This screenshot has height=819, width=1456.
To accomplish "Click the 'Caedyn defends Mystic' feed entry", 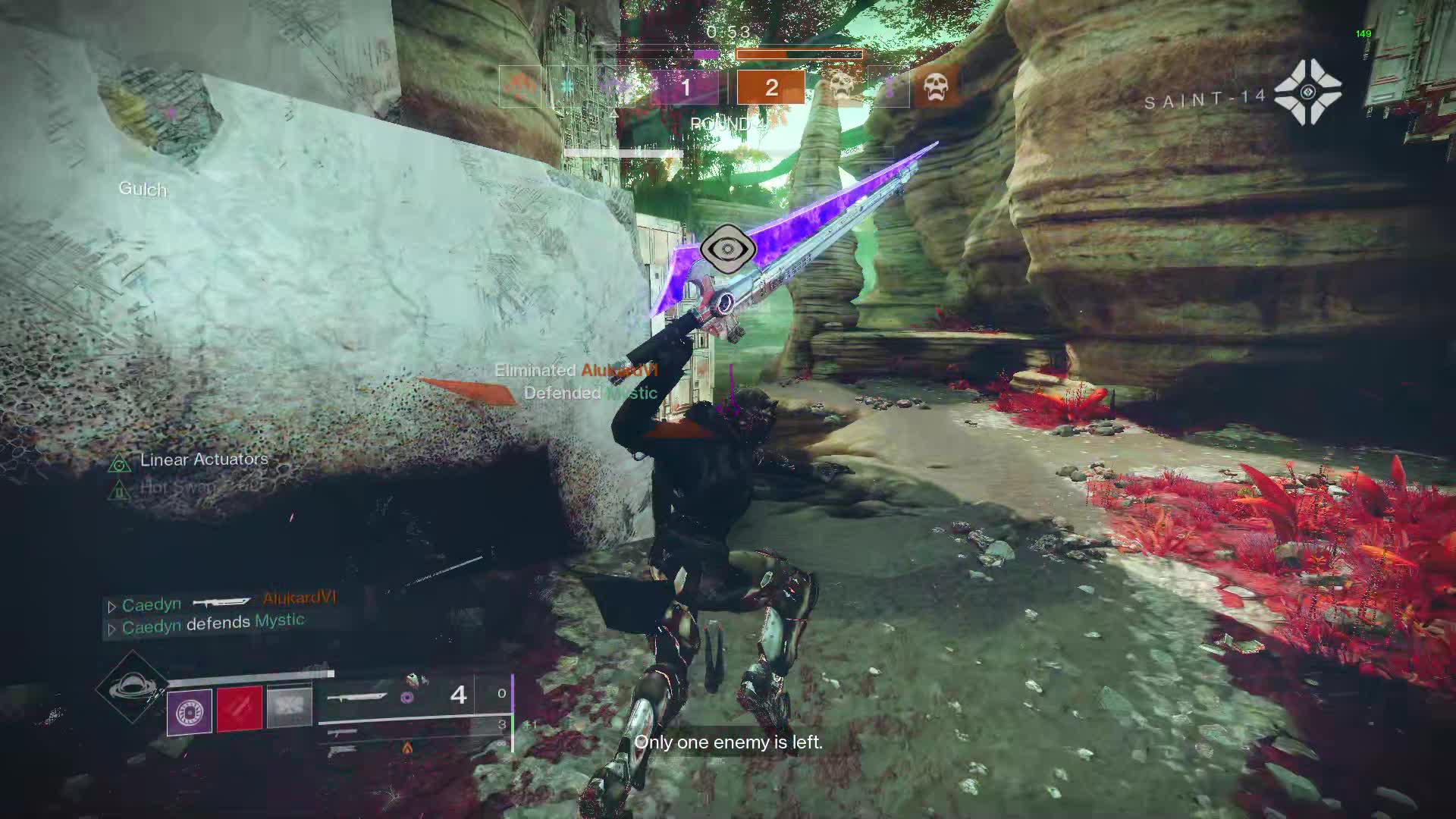I will point(212,624).
